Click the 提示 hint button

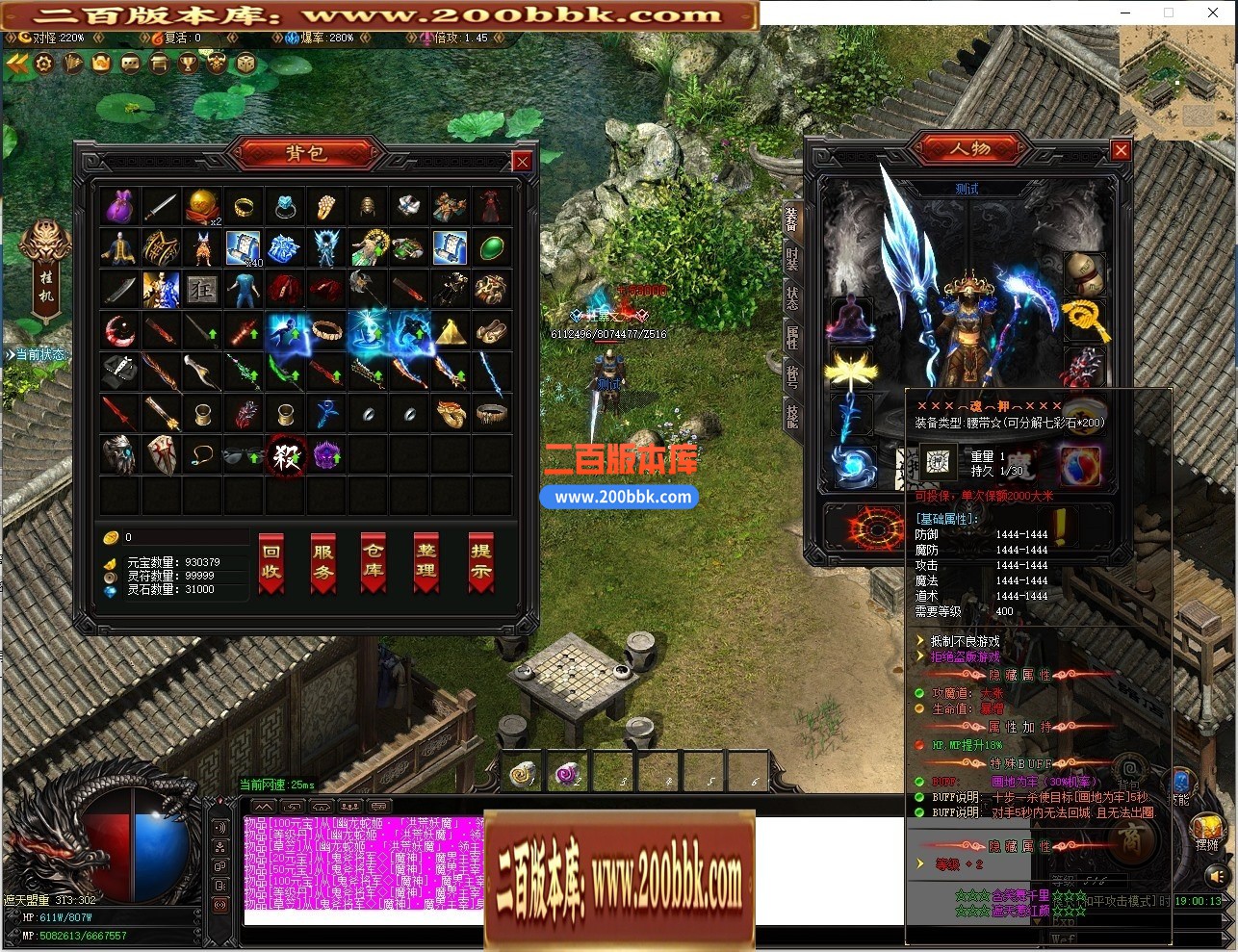(480, 562)
